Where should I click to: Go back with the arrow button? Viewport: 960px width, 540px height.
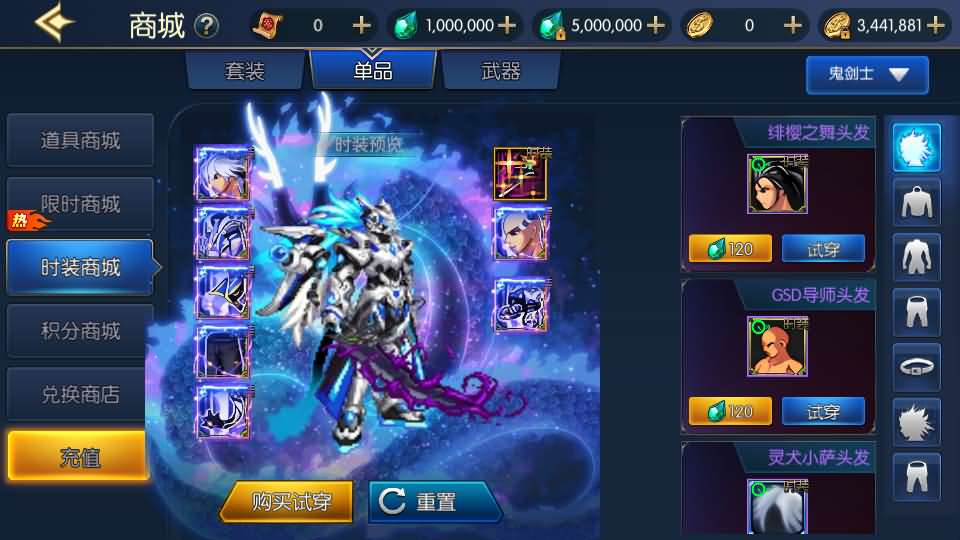(54, 24)
